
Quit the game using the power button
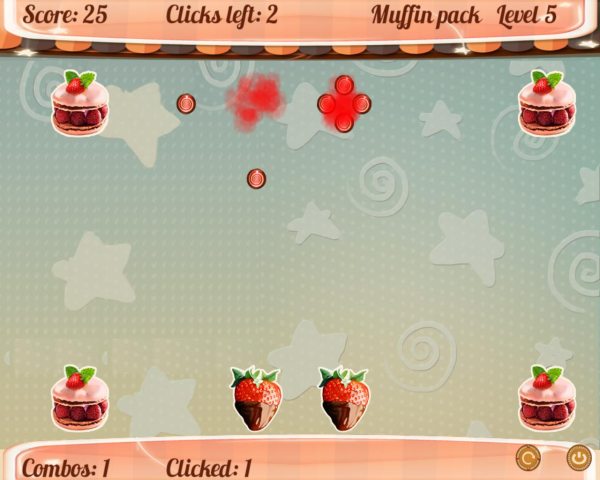pos(579,458)
